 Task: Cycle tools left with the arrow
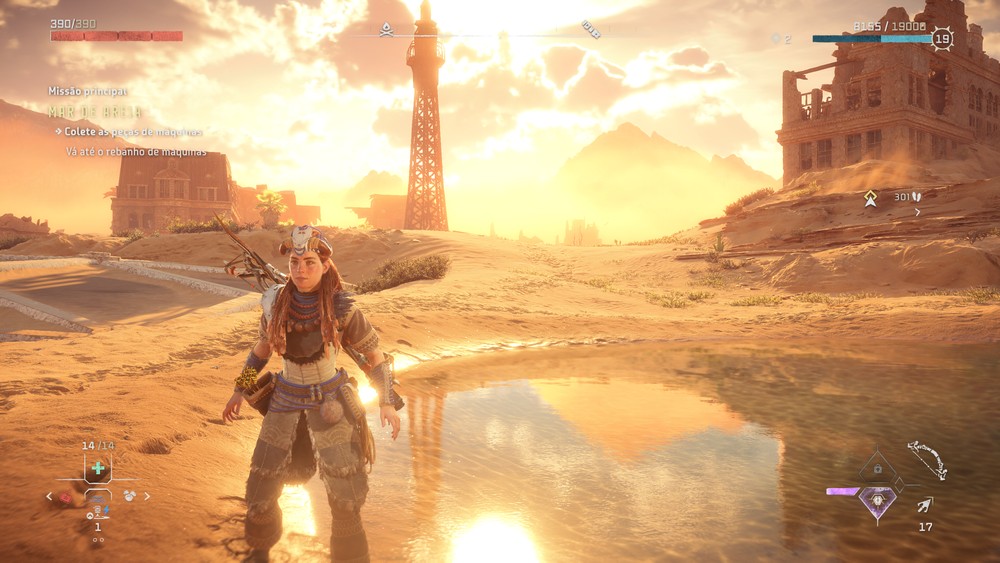(x=49, y=496)
